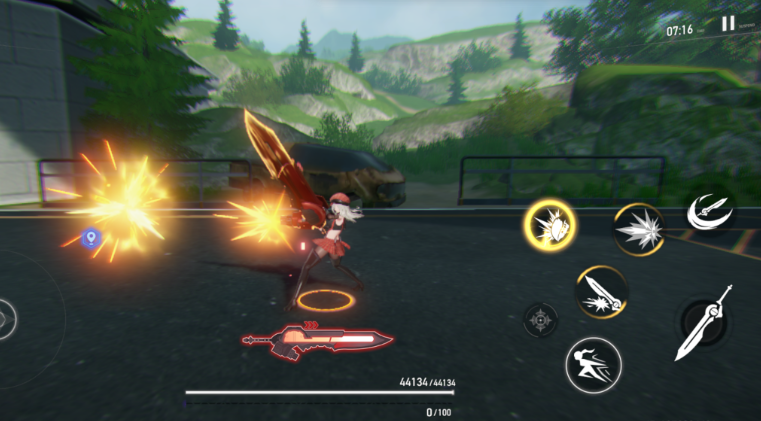Image resolution: width=761 pixels, height=421 pixels.
Task: Toggle the crosshair target lock button
Action: point(540,320)
